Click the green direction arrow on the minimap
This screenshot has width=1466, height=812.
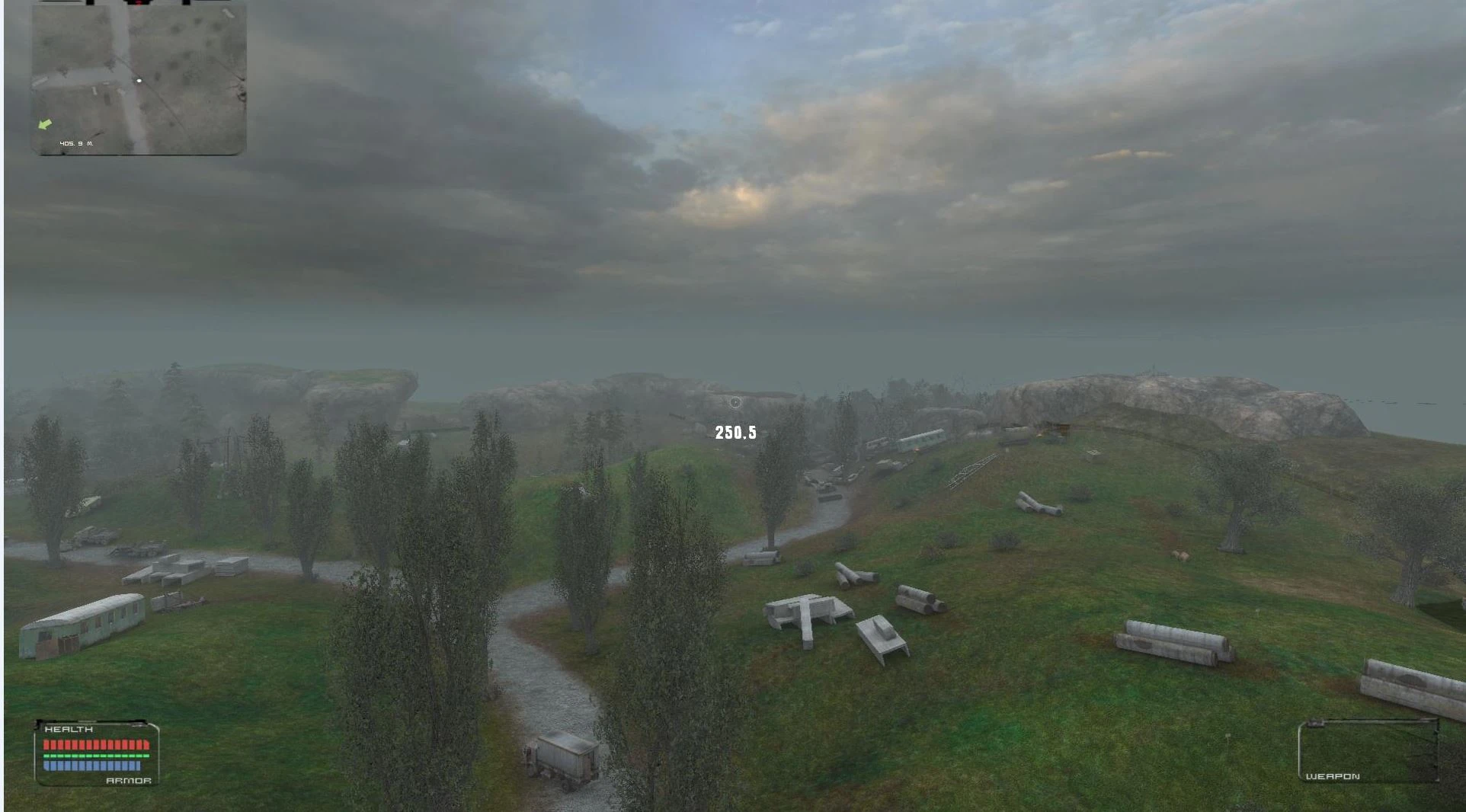point(46,126)
